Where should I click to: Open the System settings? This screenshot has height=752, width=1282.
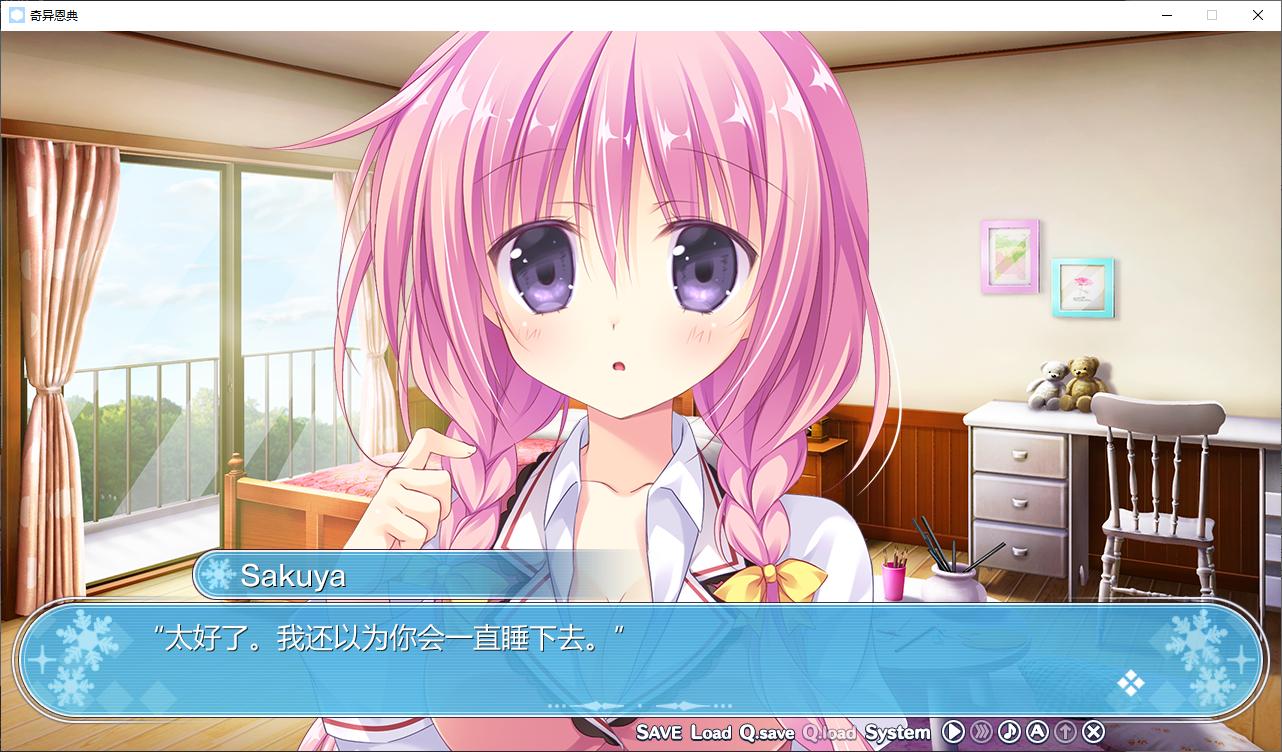click(897, 732)
